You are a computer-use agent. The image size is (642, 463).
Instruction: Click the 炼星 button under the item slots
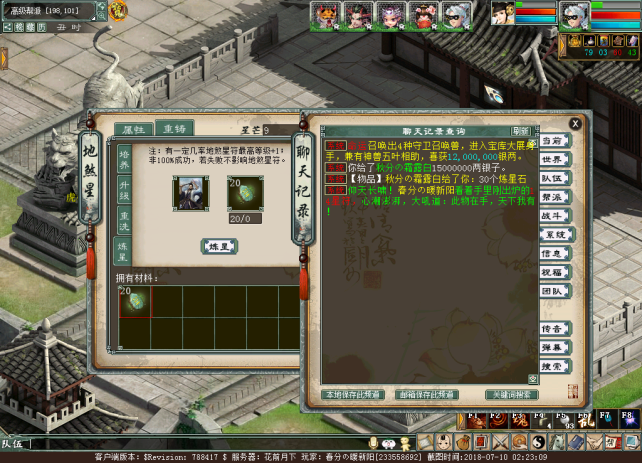[x=219, y=246]
